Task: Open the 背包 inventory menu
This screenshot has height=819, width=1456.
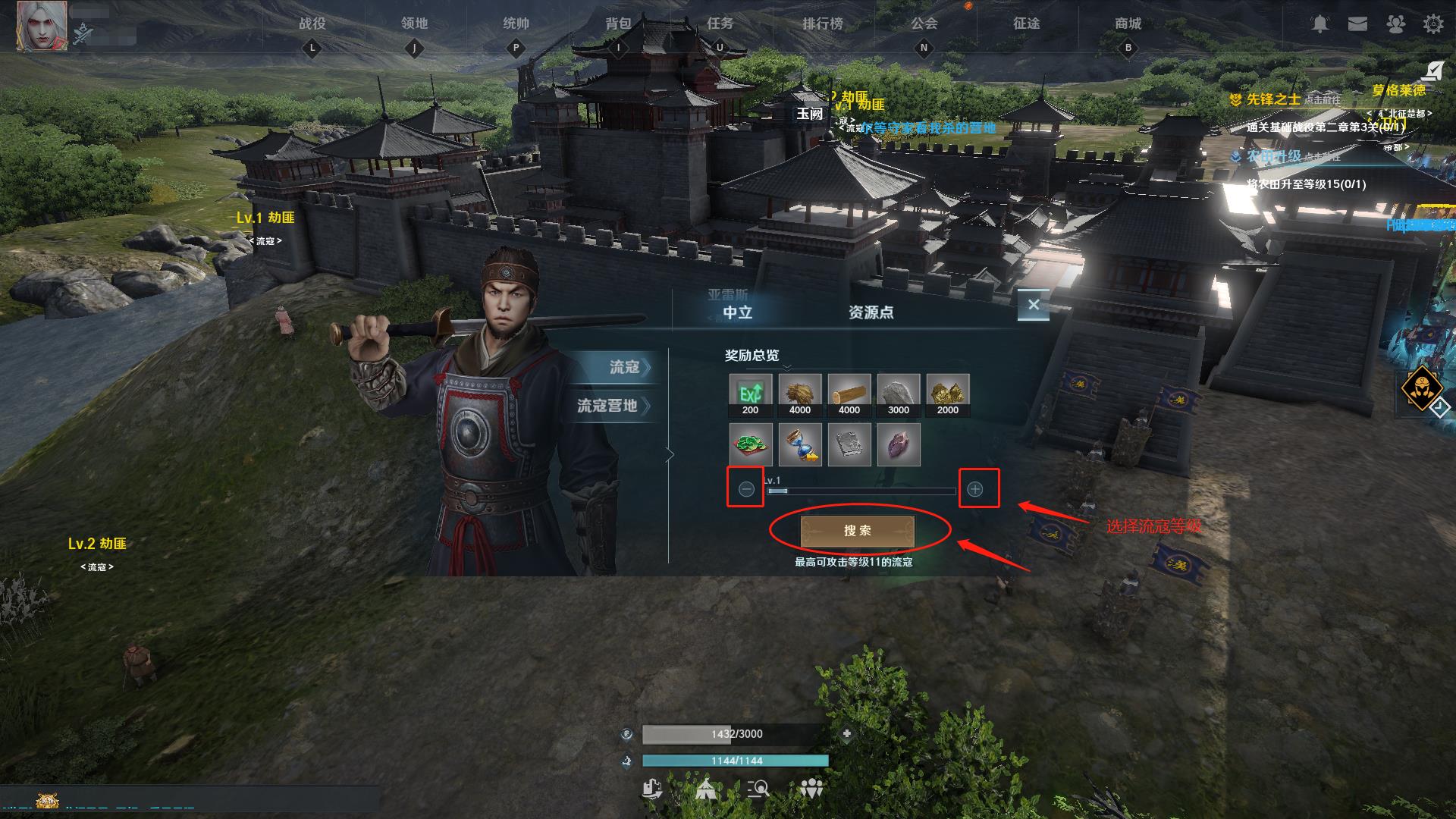Action: [x=618, y=24]
